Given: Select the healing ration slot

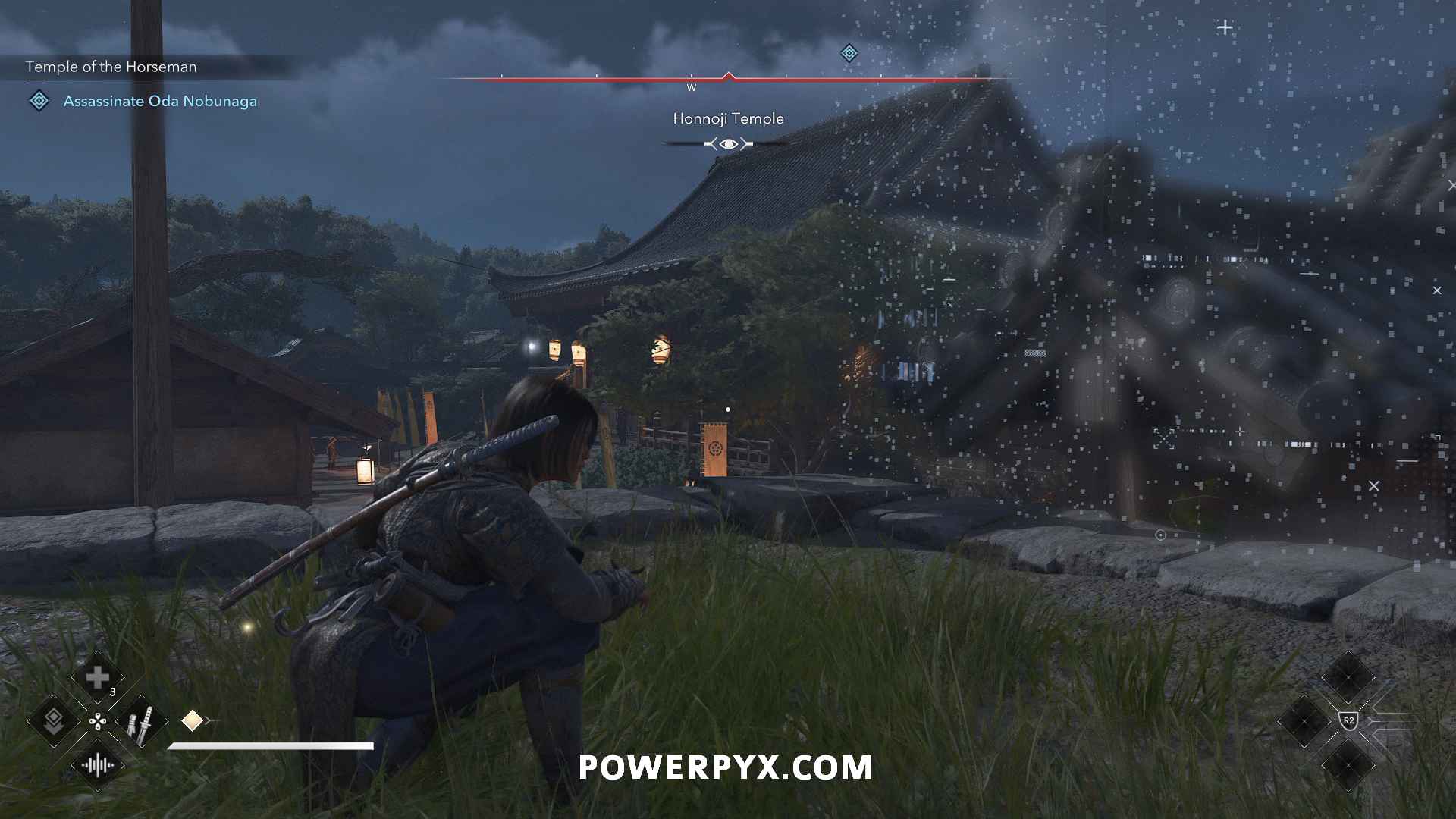Looking at the screenshot, I should [x=97, y=677].
